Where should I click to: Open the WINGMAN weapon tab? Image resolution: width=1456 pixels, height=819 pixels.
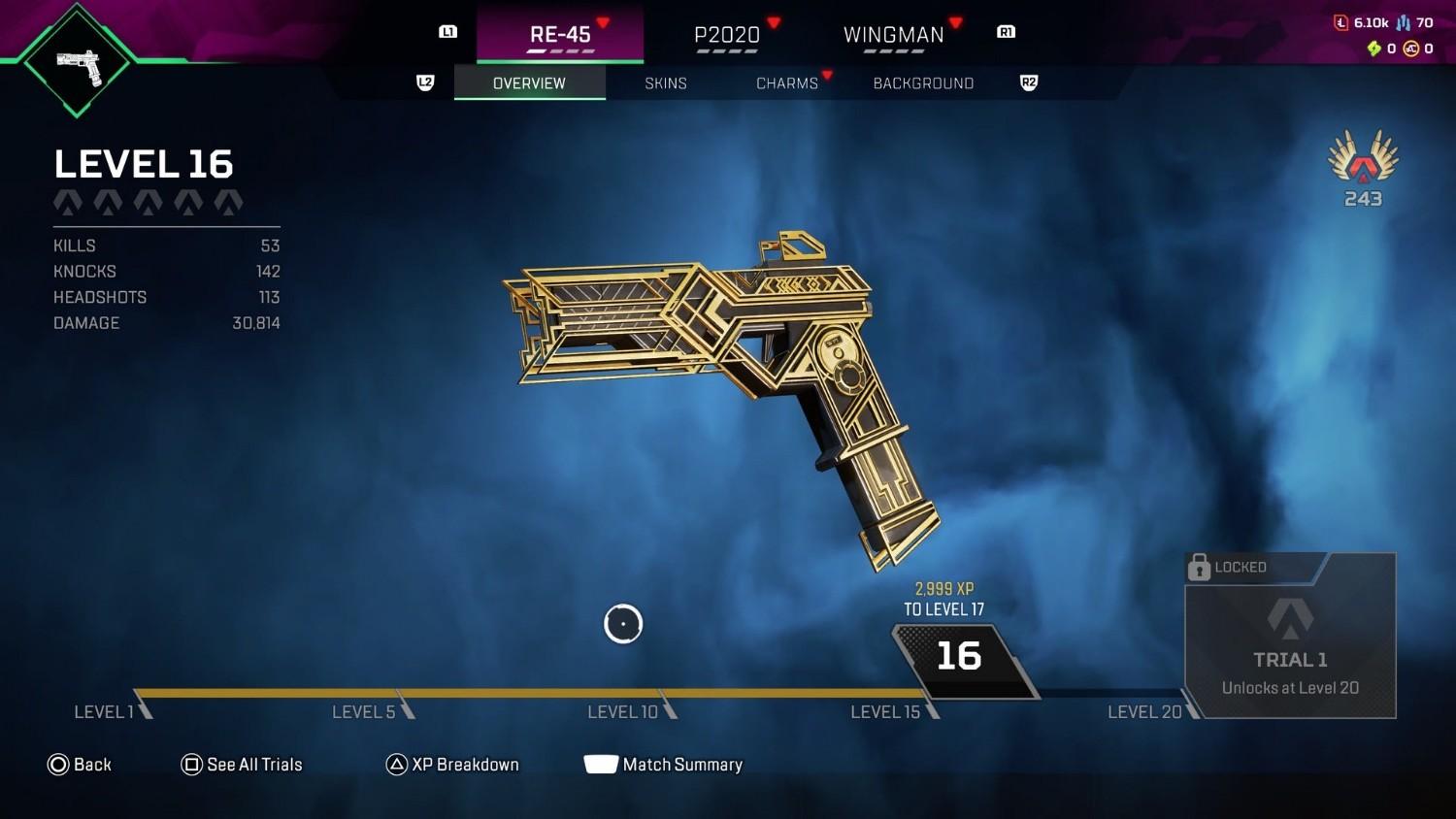(893, 35)
